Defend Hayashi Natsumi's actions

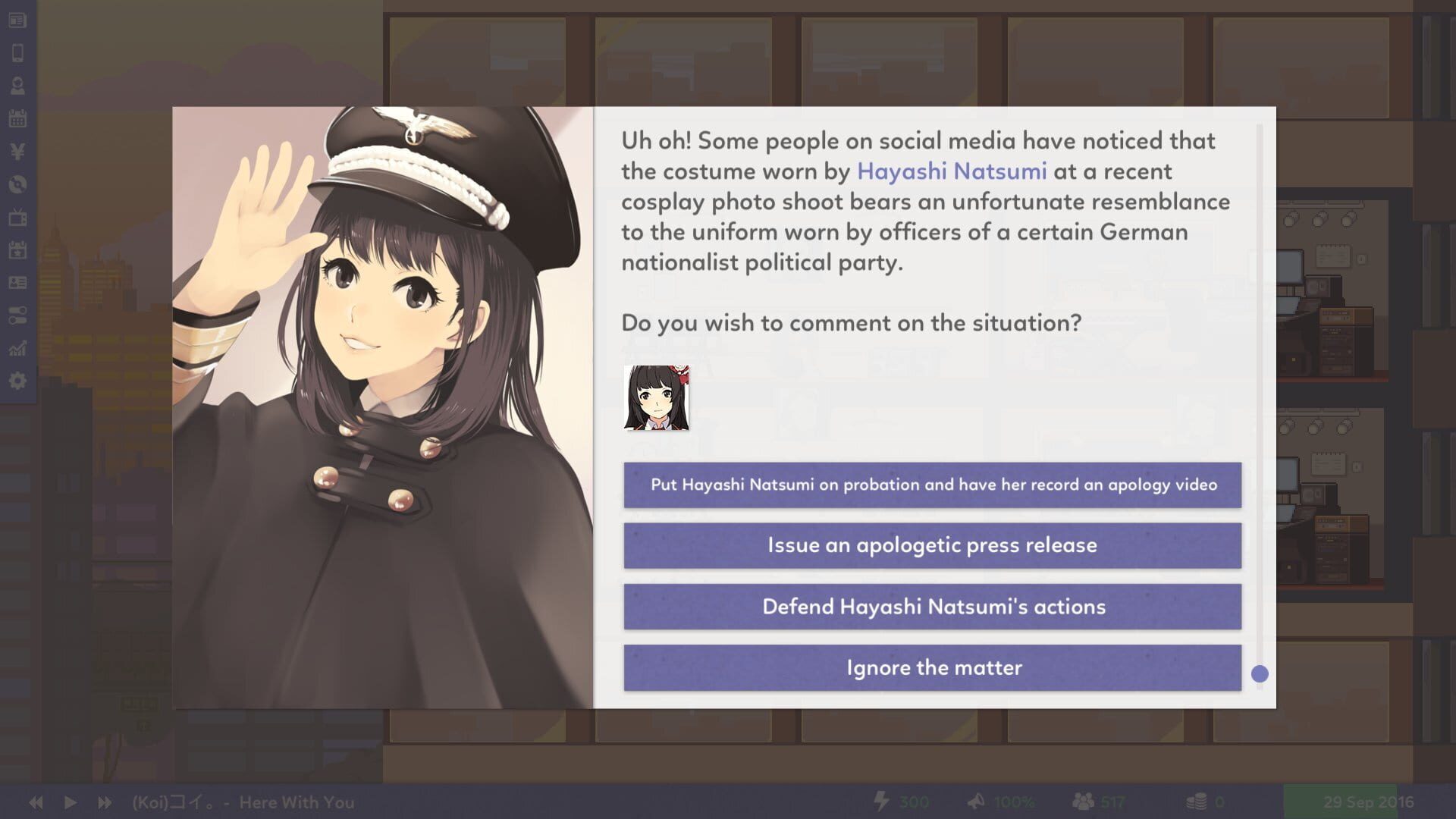click(x=934, y=607)
